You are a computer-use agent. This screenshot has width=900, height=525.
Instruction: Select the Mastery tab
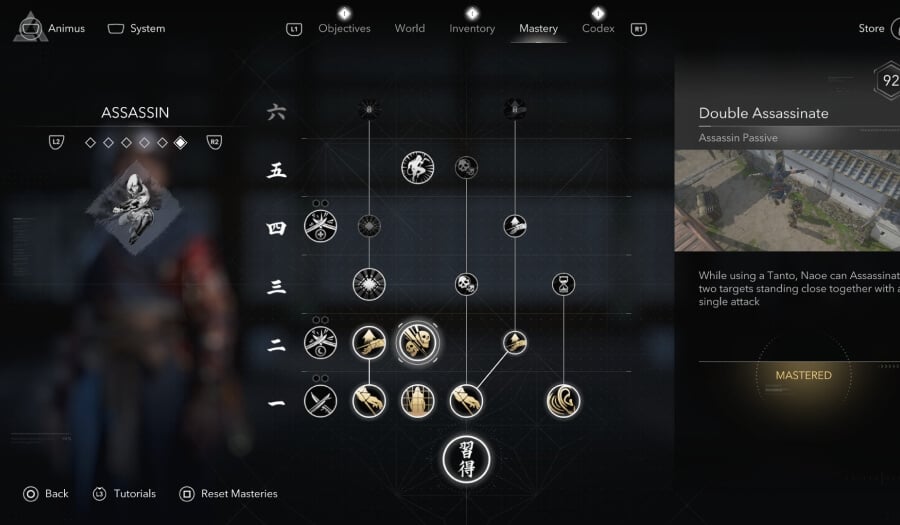[x=538, y=29]
